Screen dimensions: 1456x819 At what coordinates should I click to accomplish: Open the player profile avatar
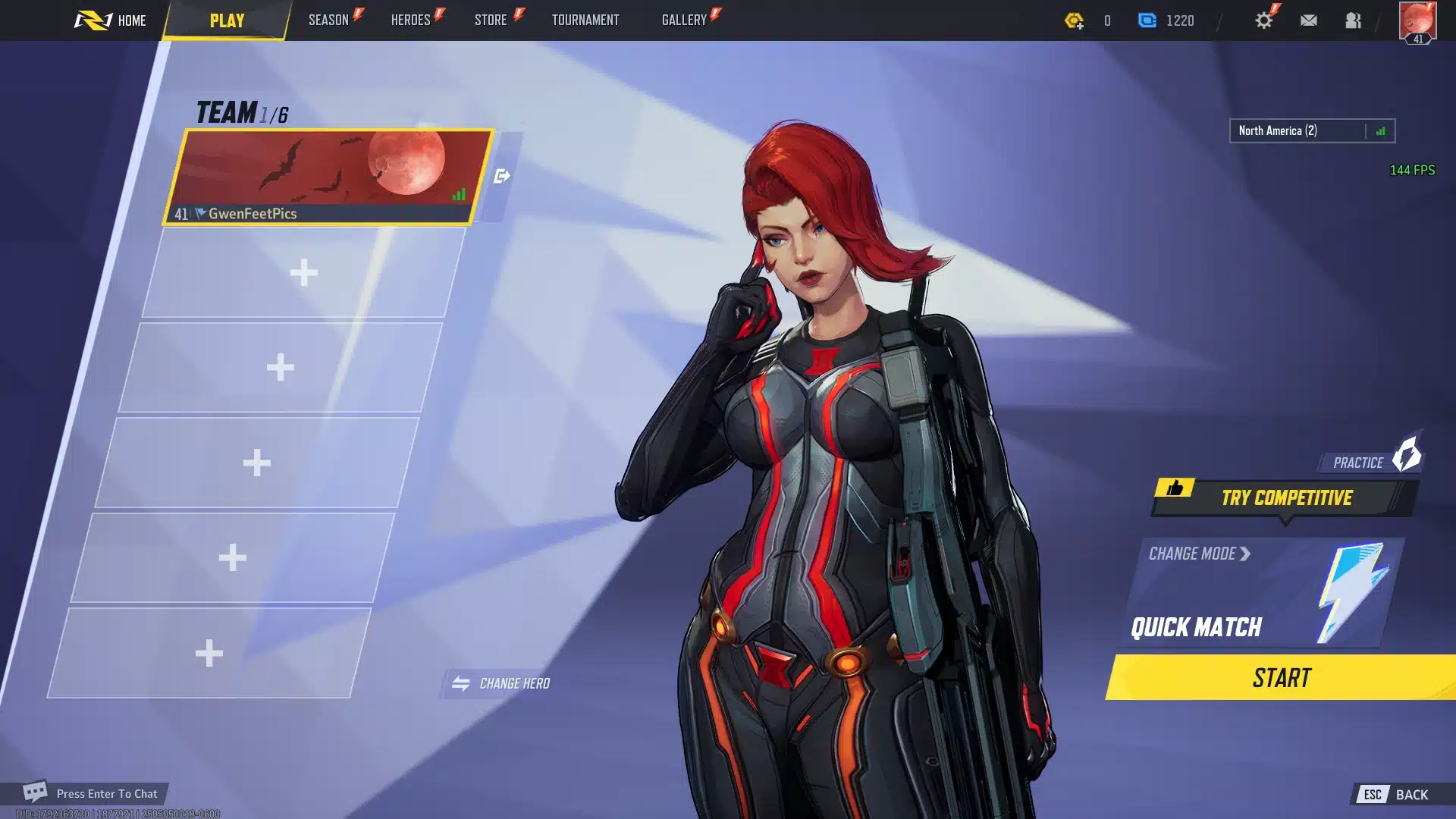(1417, 21)
